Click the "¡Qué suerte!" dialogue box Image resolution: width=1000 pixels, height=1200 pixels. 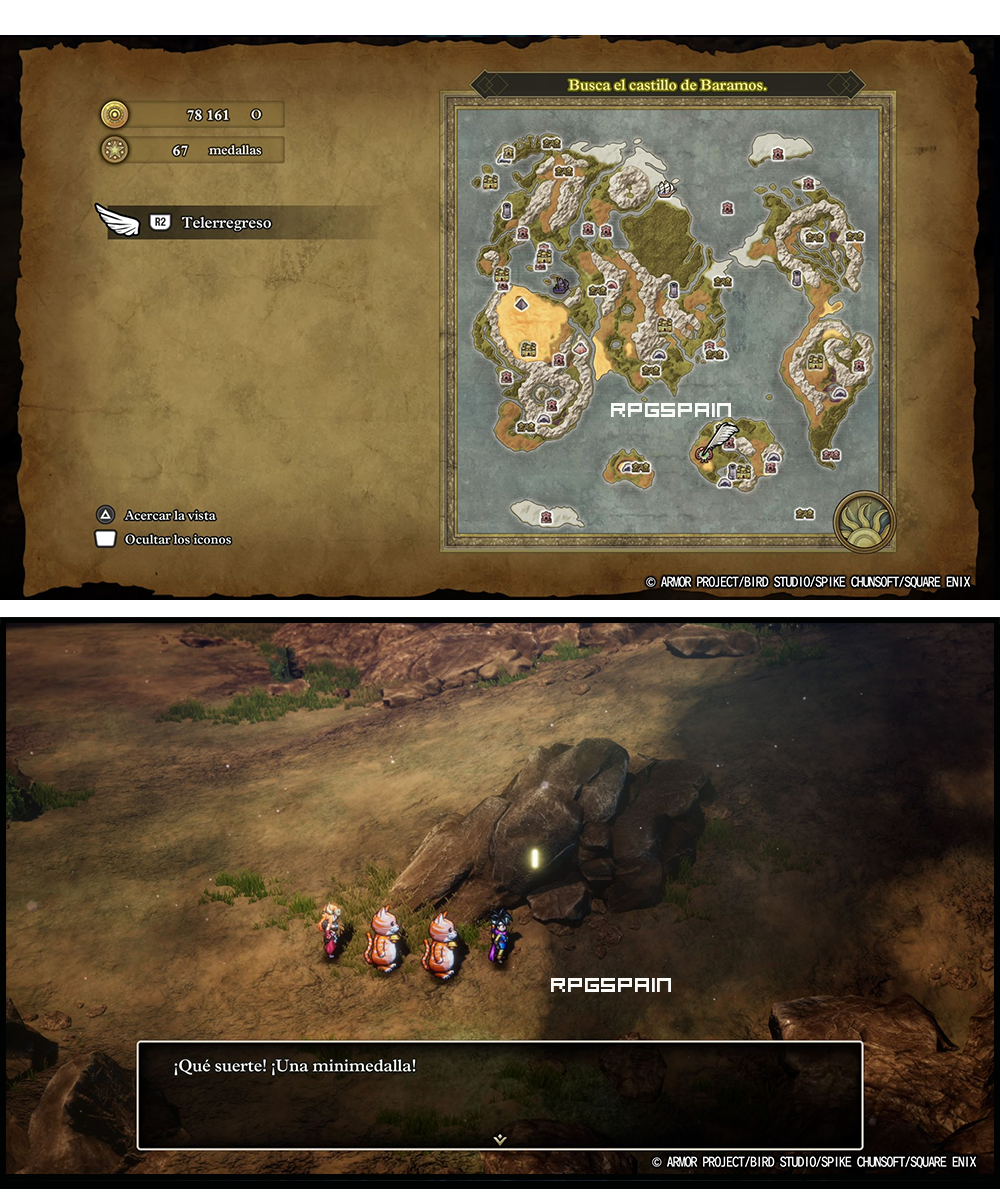[x=500, y=1095]
